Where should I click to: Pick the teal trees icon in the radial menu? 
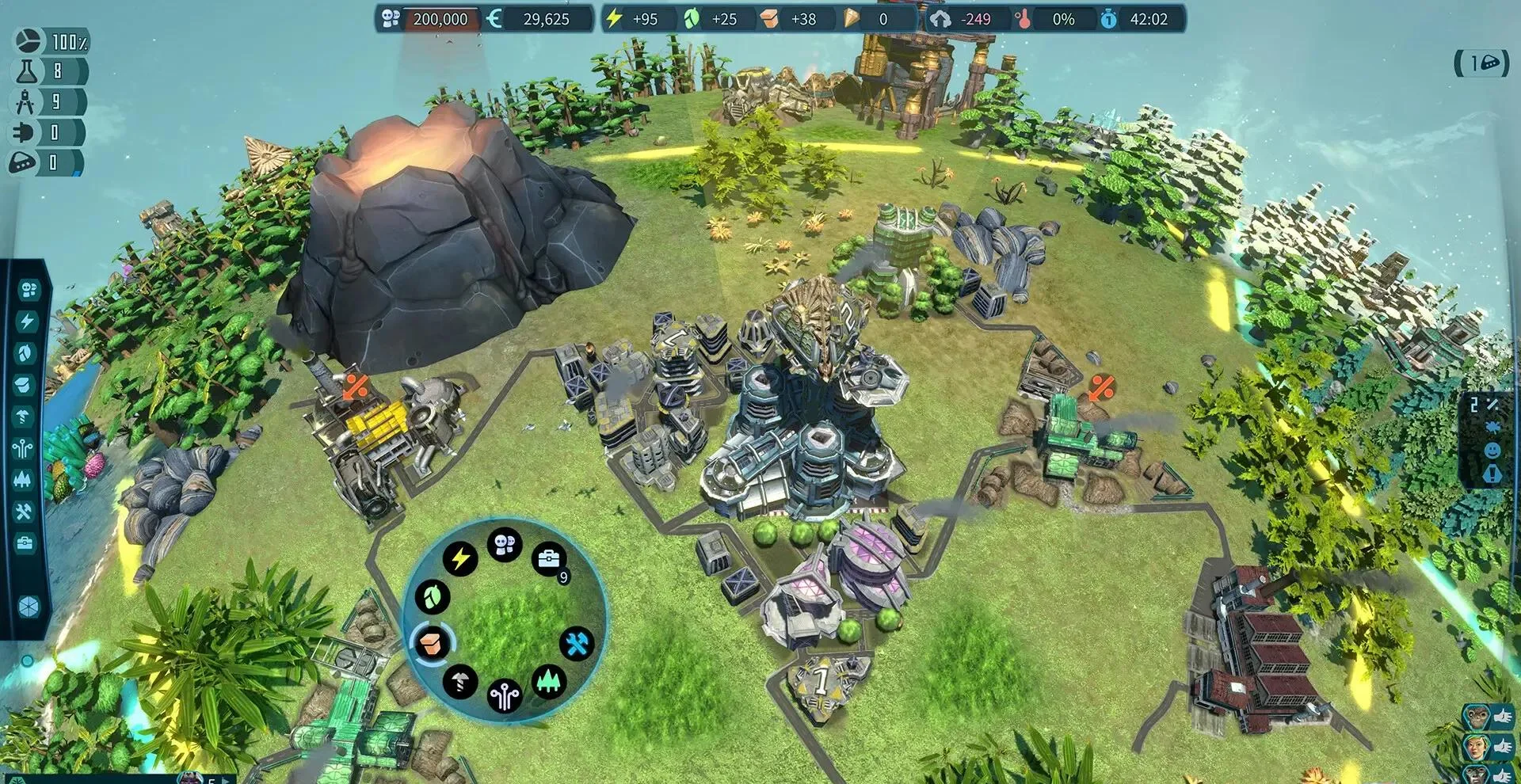pos(548,680)
